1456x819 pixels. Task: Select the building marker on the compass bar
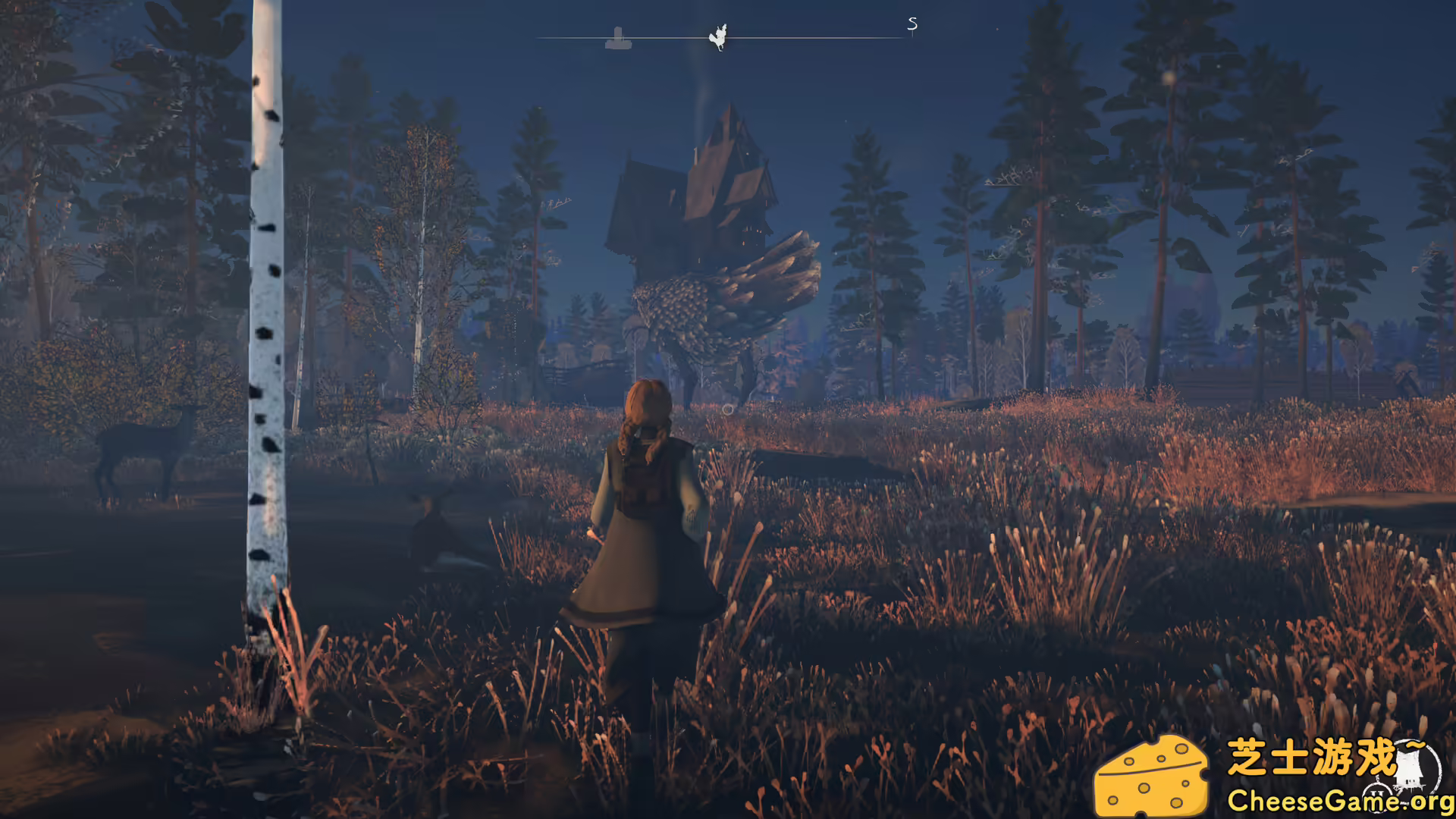click(618, 38)
